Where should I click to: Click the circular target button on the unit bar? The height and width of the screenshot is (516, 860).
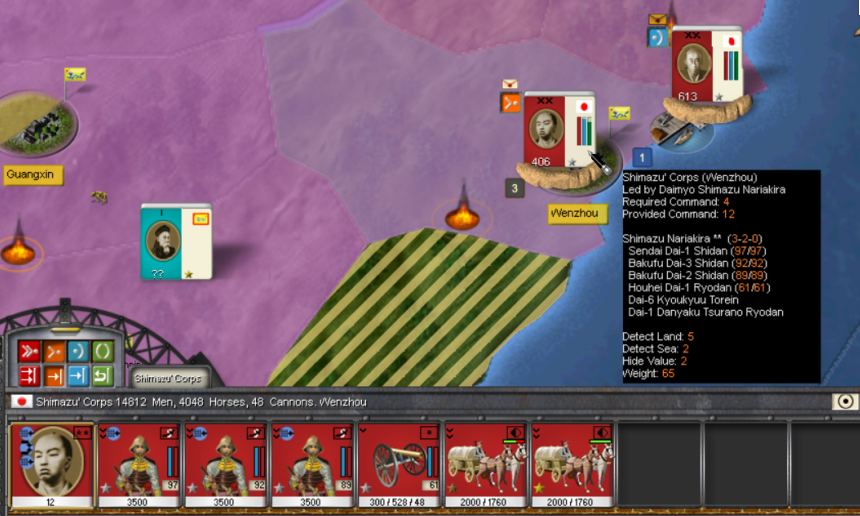[x=845, y=402]
